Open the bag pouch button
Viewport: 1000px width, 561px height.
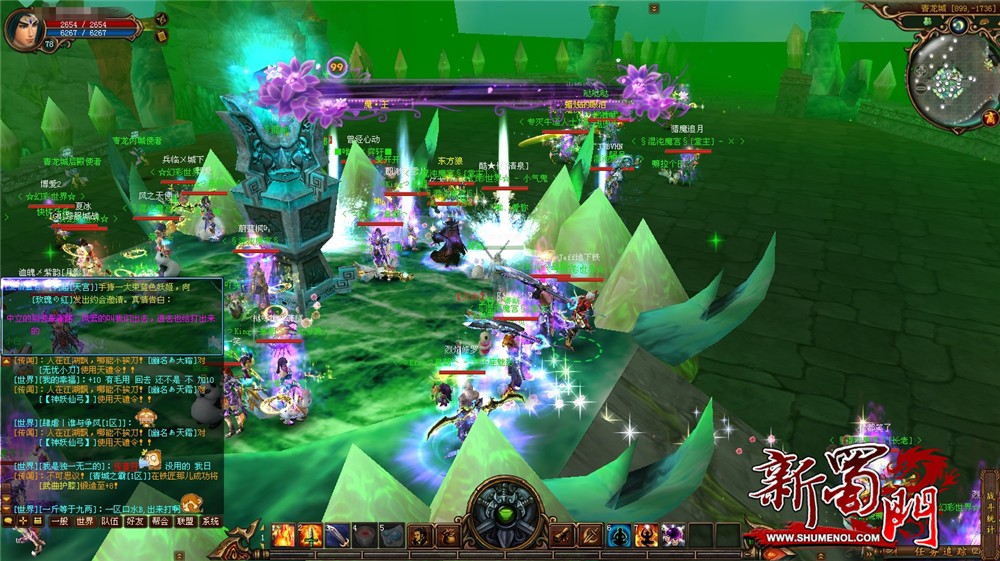click(x=446, y=536)
